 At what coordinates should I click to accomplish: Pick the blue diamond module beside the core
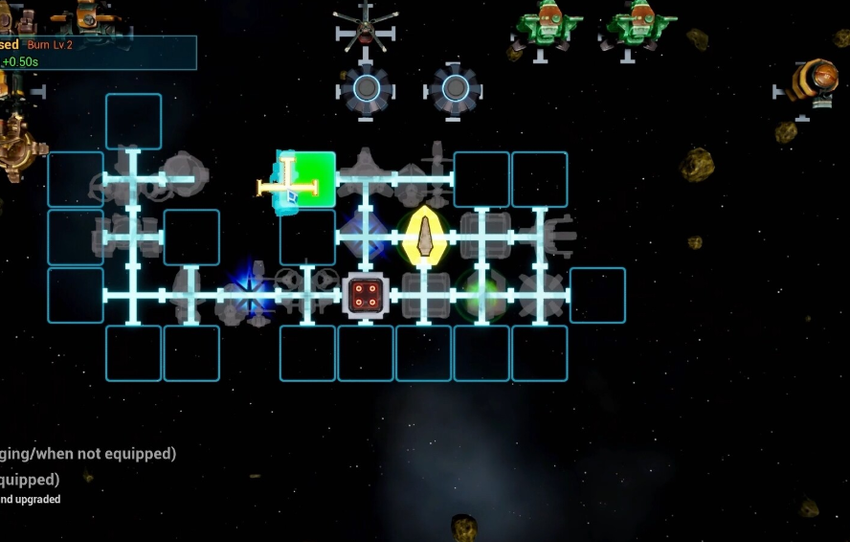coord(365,237)
